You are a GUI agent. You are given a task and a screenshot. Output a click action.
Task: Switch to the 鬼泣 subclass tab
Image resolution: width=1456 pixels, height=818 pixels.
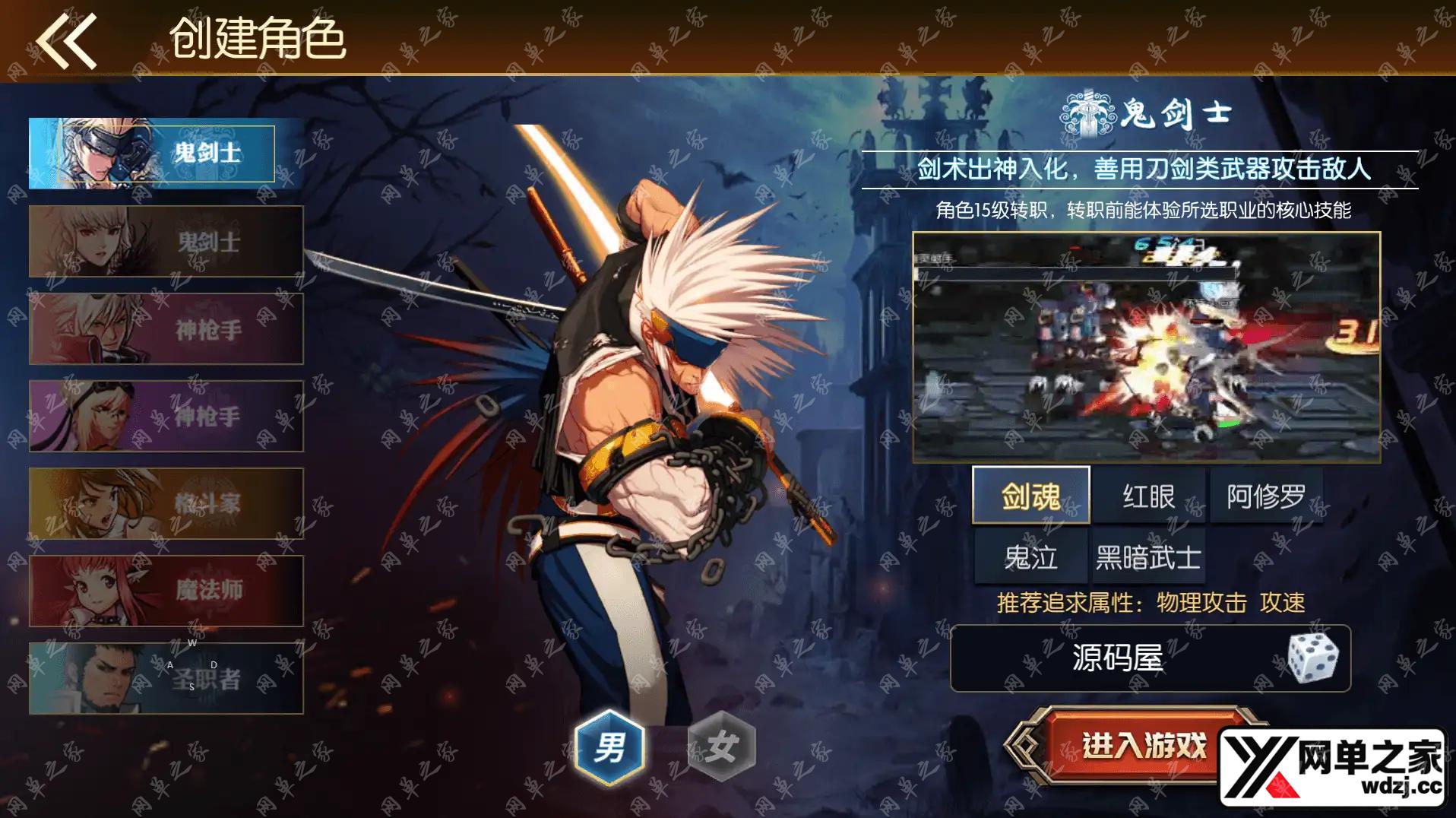pos(1030,556)
